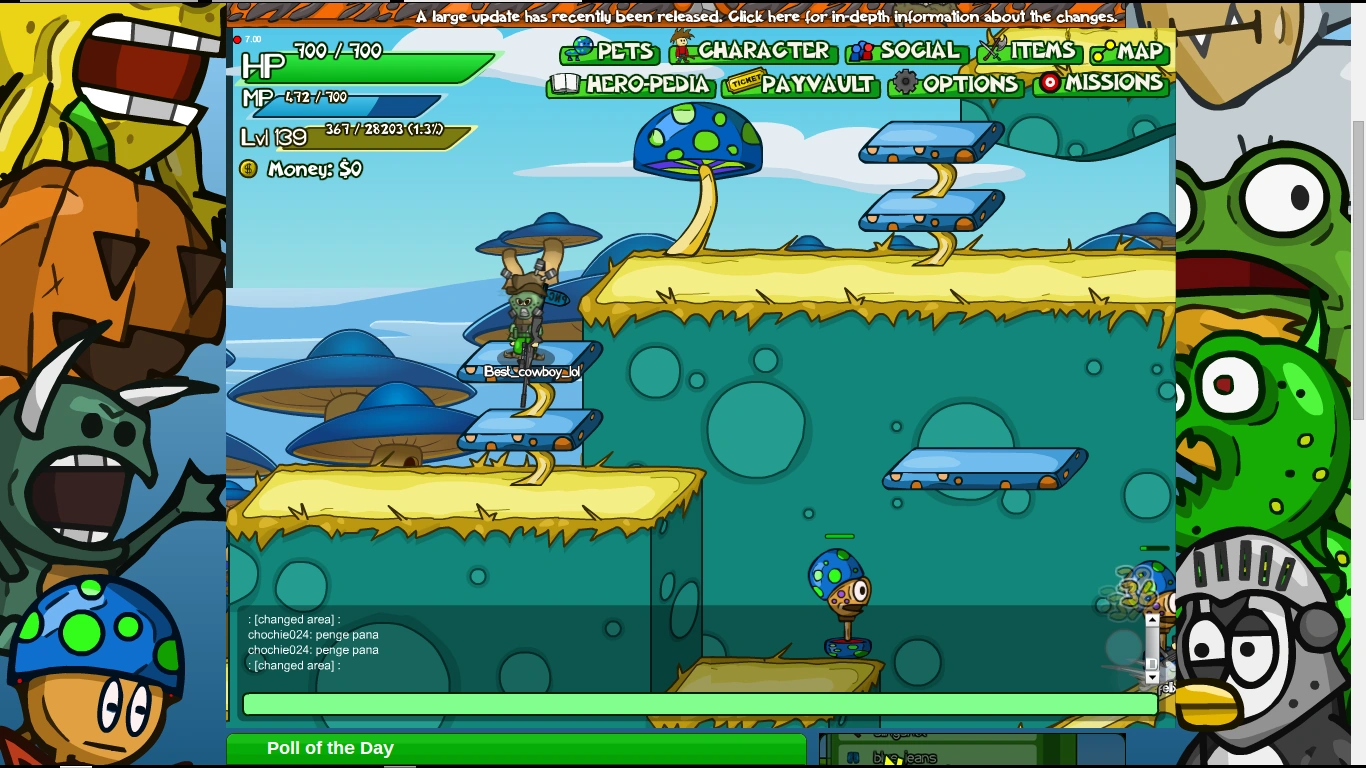The height and width of the screenshot is (768, 1366).
Task: Focus the green chat input field
Action: [700, 704]
